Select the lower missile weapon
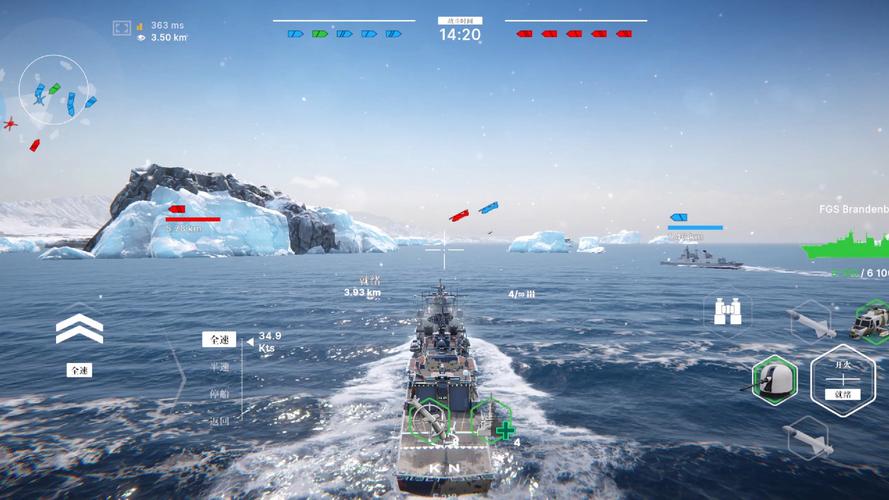The width and height of the screenshot is (889, 500). [x=808, y=437]
